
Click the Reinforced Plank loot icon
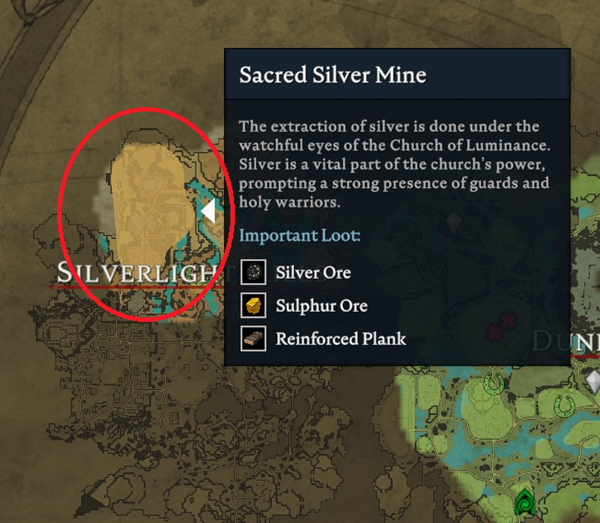pos(254,338)
